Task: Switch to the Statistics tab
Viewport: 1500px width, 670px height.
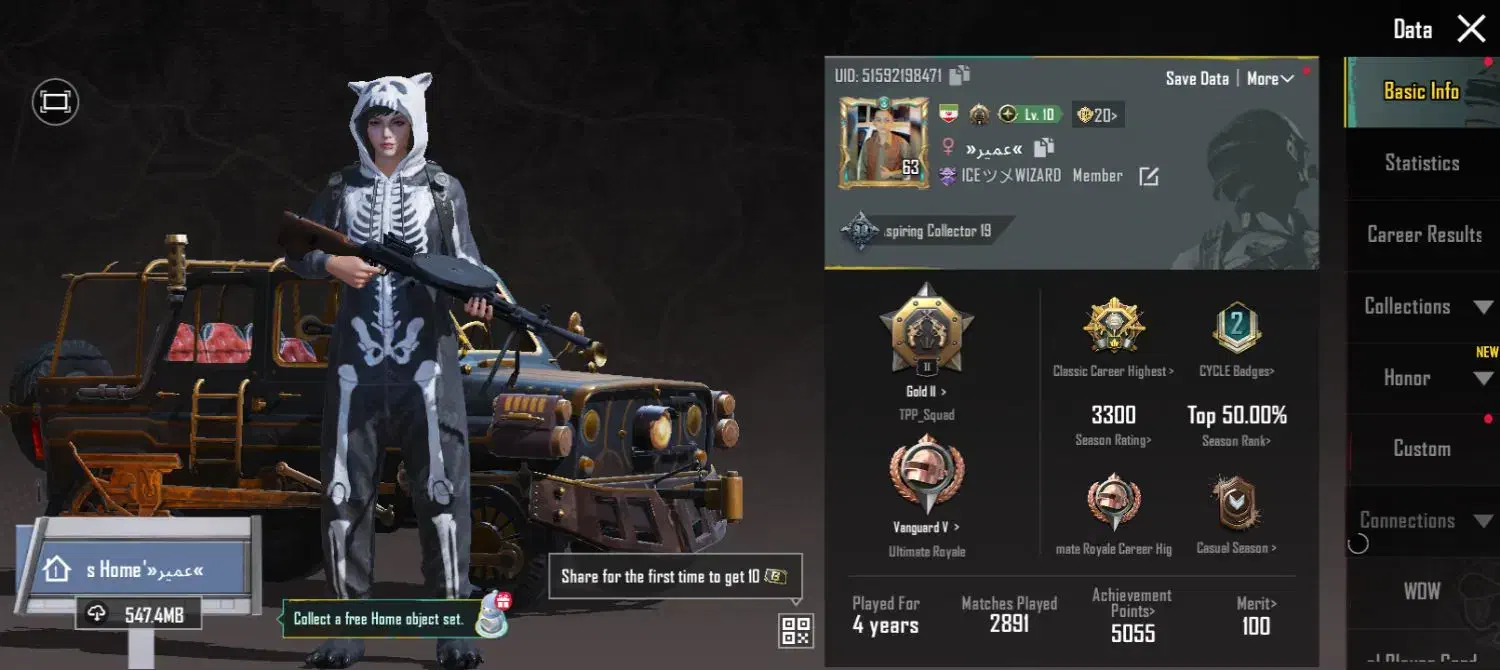Action: click(1421, 163)
